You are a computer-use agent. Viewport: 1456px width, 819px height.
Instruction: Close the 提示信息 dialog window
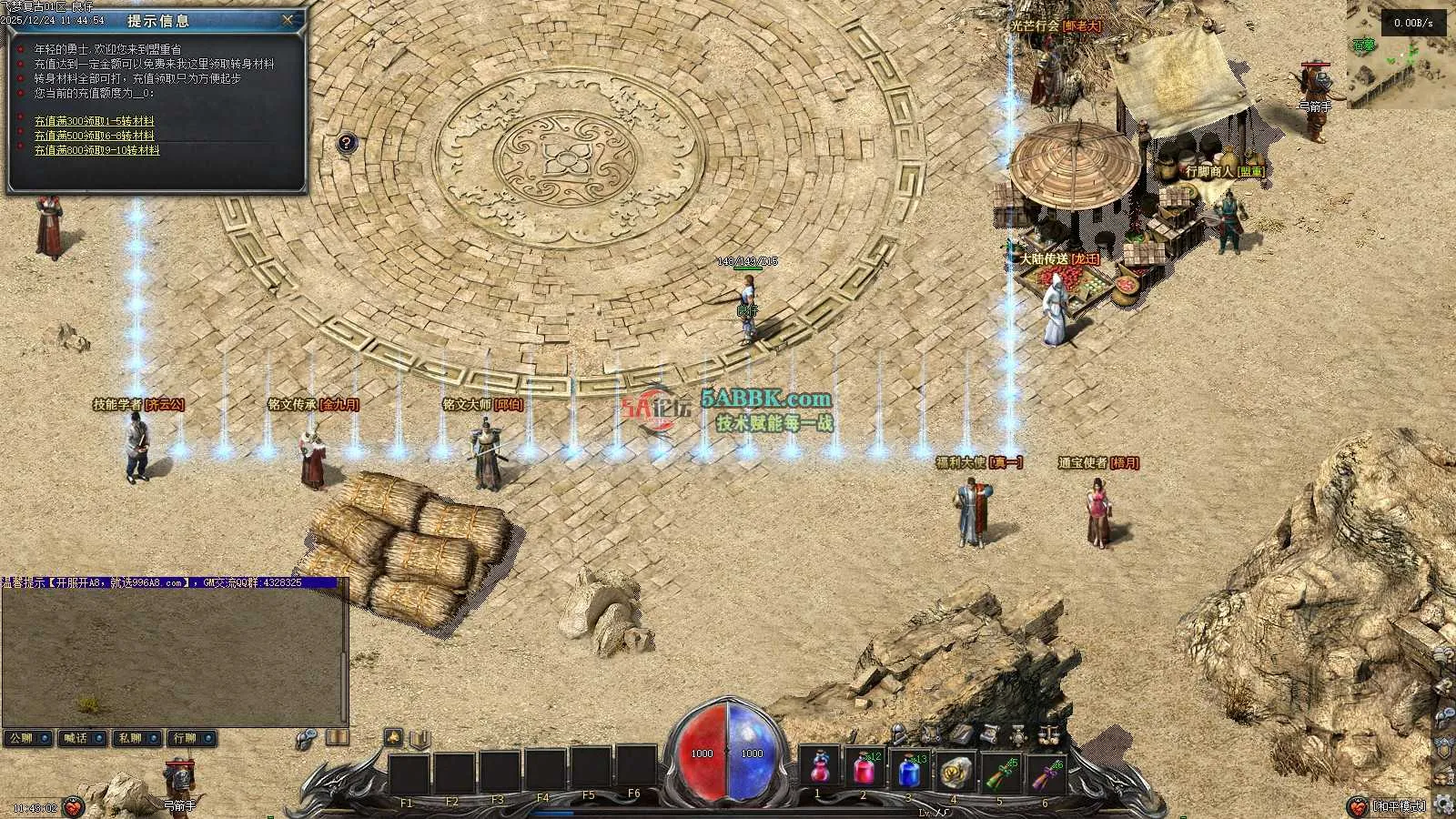(x=288, y=19)
